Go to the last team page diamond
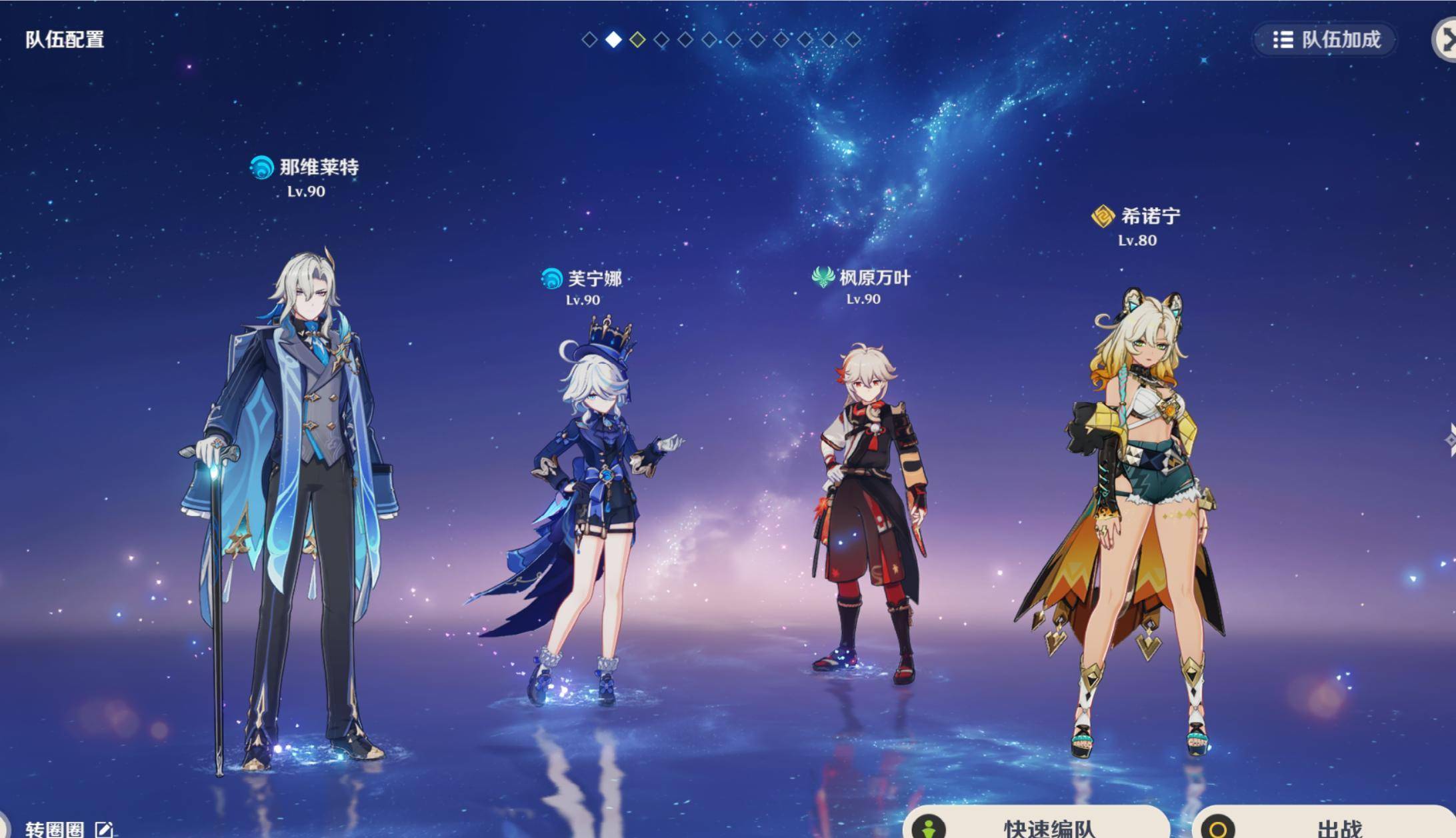This screenshot has height=838, width=1456. pos(853,40)
